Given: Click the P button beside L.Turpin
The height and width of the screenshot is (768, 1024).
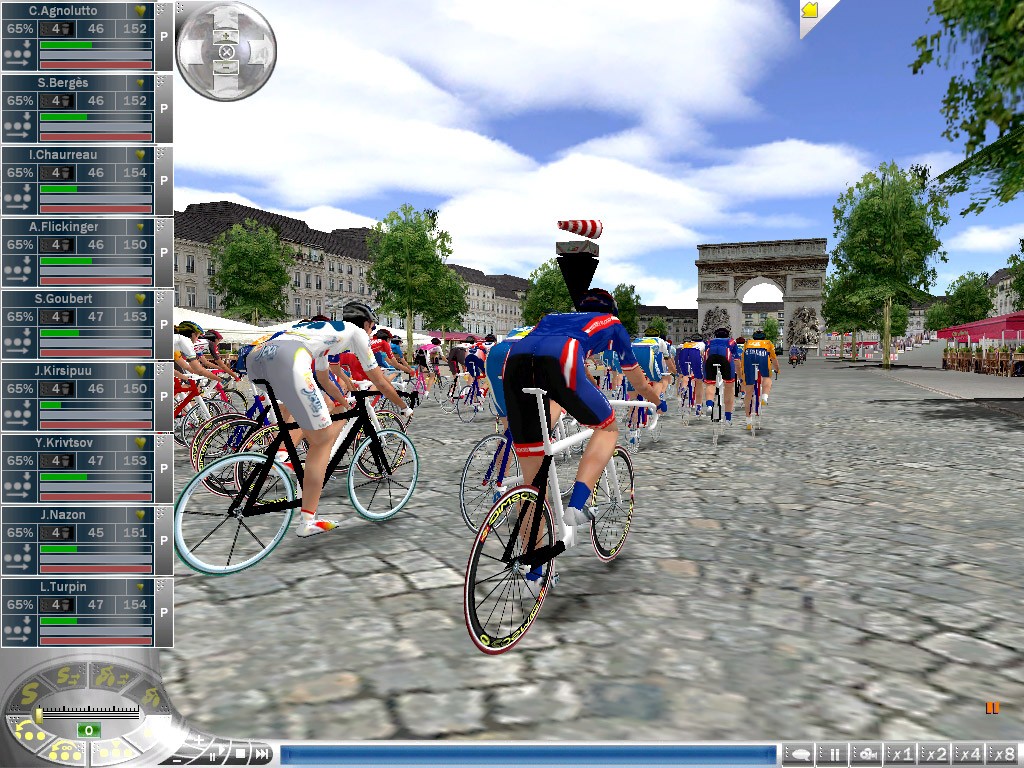Looking at the screenshot, I should pyautogui.click(x=164, y=612).
